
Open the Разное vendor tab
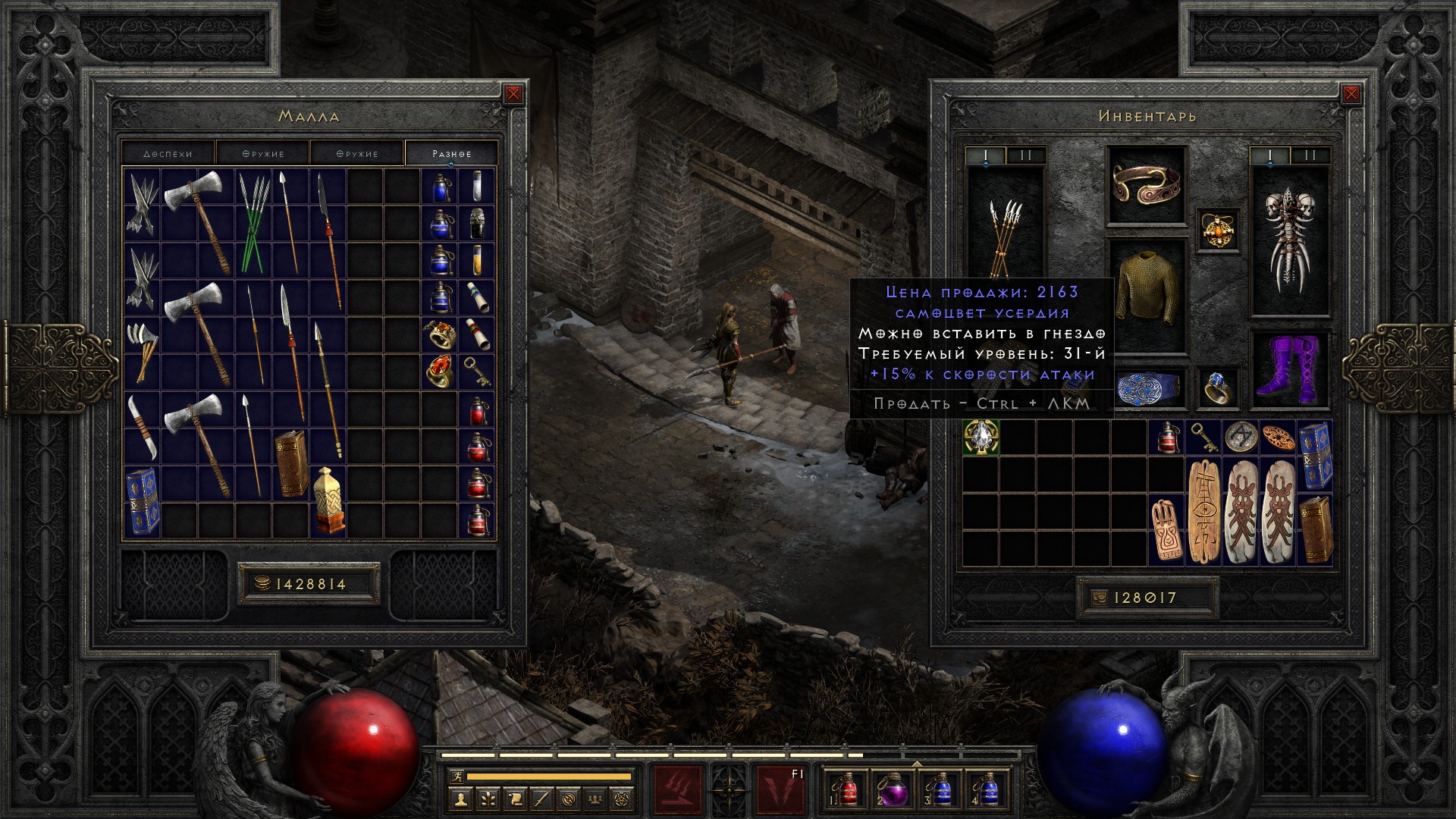click(452, 153)
